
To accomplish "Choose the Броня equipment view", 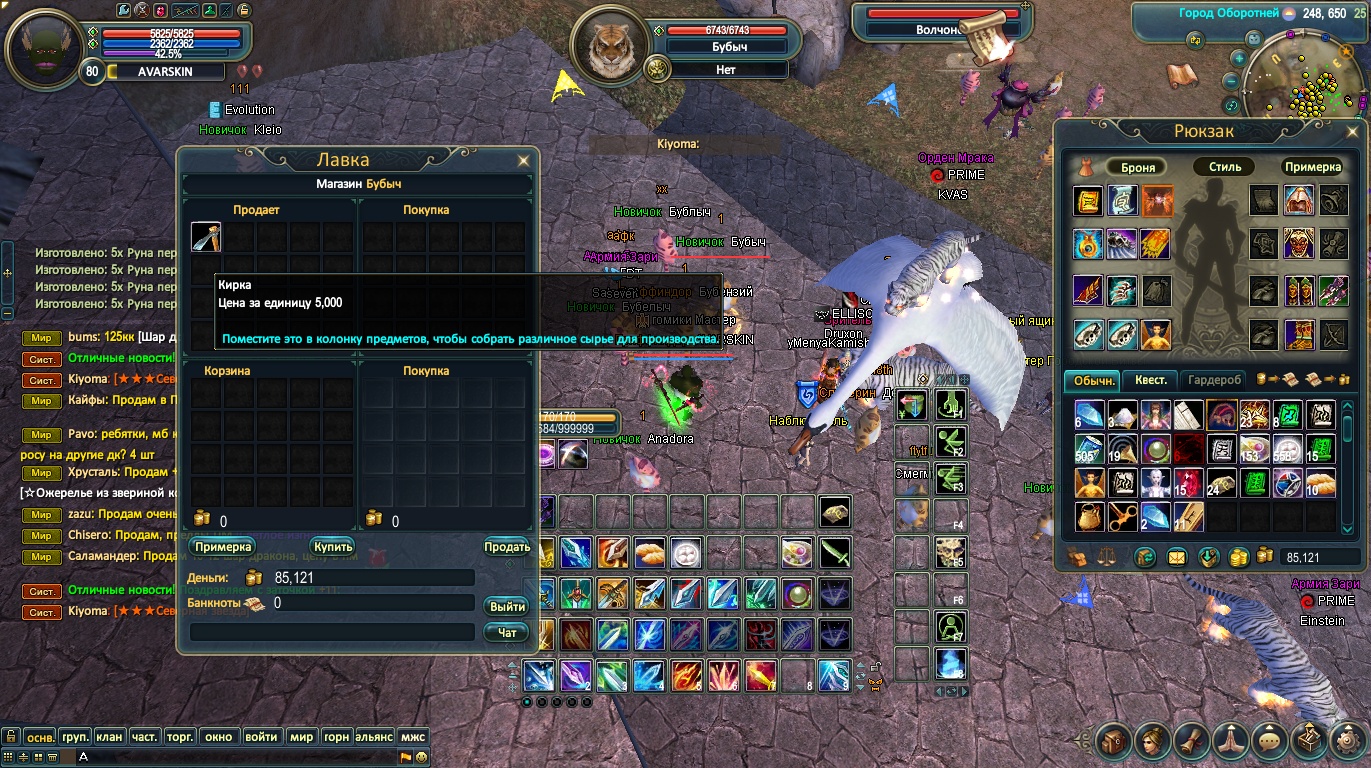I will 1138,167.
